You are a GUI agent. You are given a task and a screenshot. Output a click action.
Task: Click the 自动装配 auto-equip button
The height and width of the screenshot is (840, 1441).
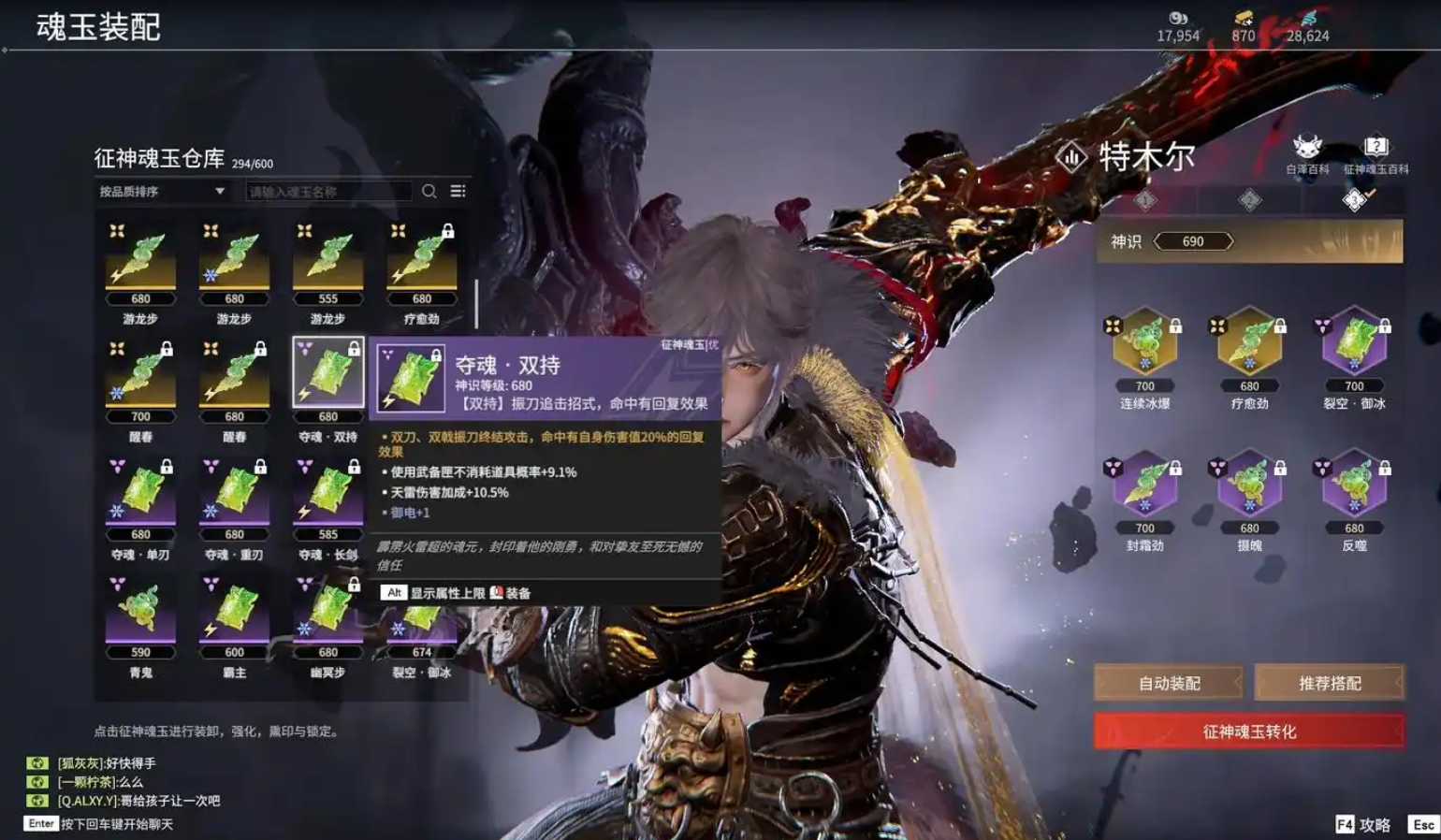pyautogui.click(x=1169, y=683)
